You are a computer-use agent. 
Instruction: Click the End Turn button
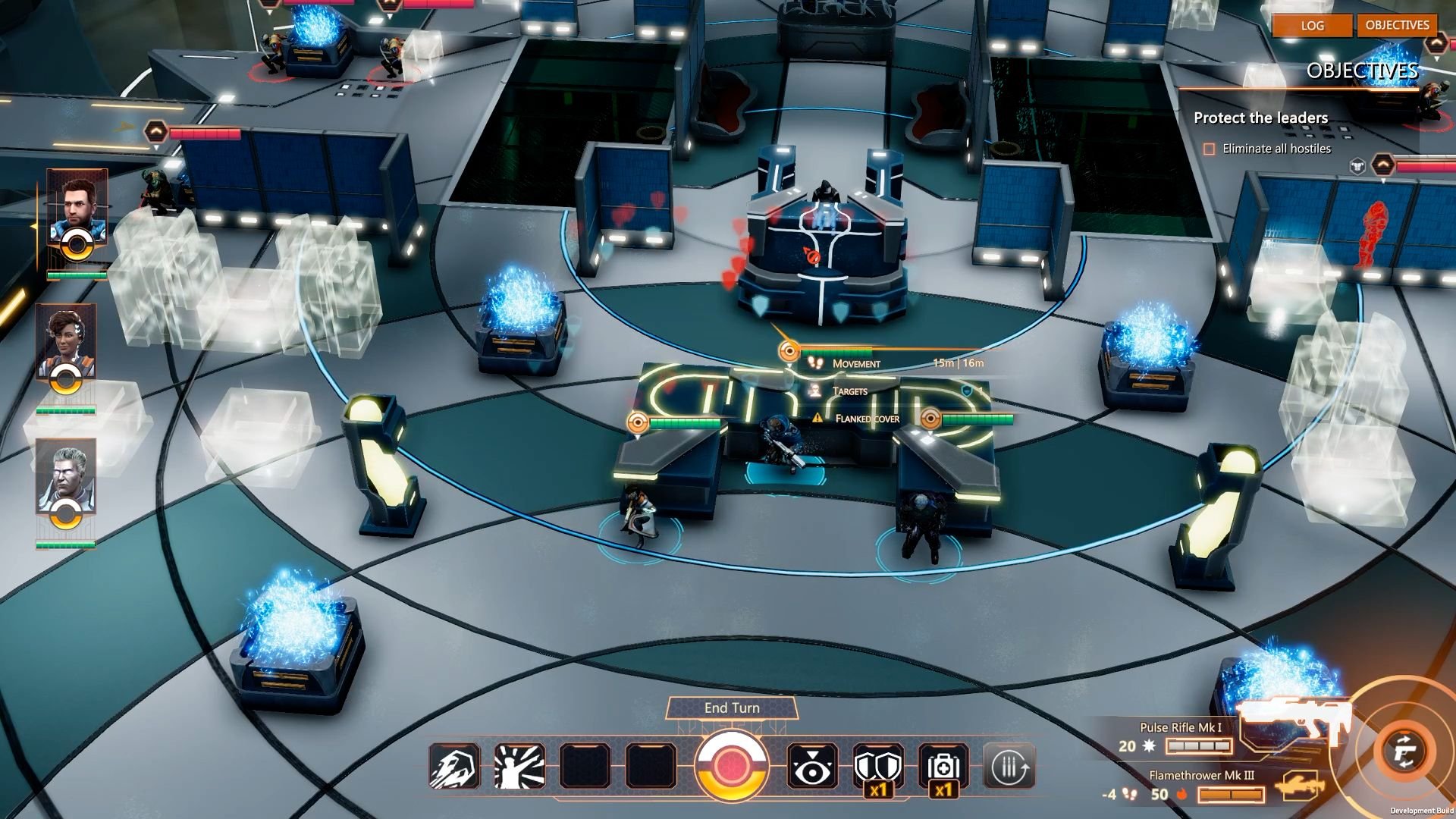coord(732,708)
